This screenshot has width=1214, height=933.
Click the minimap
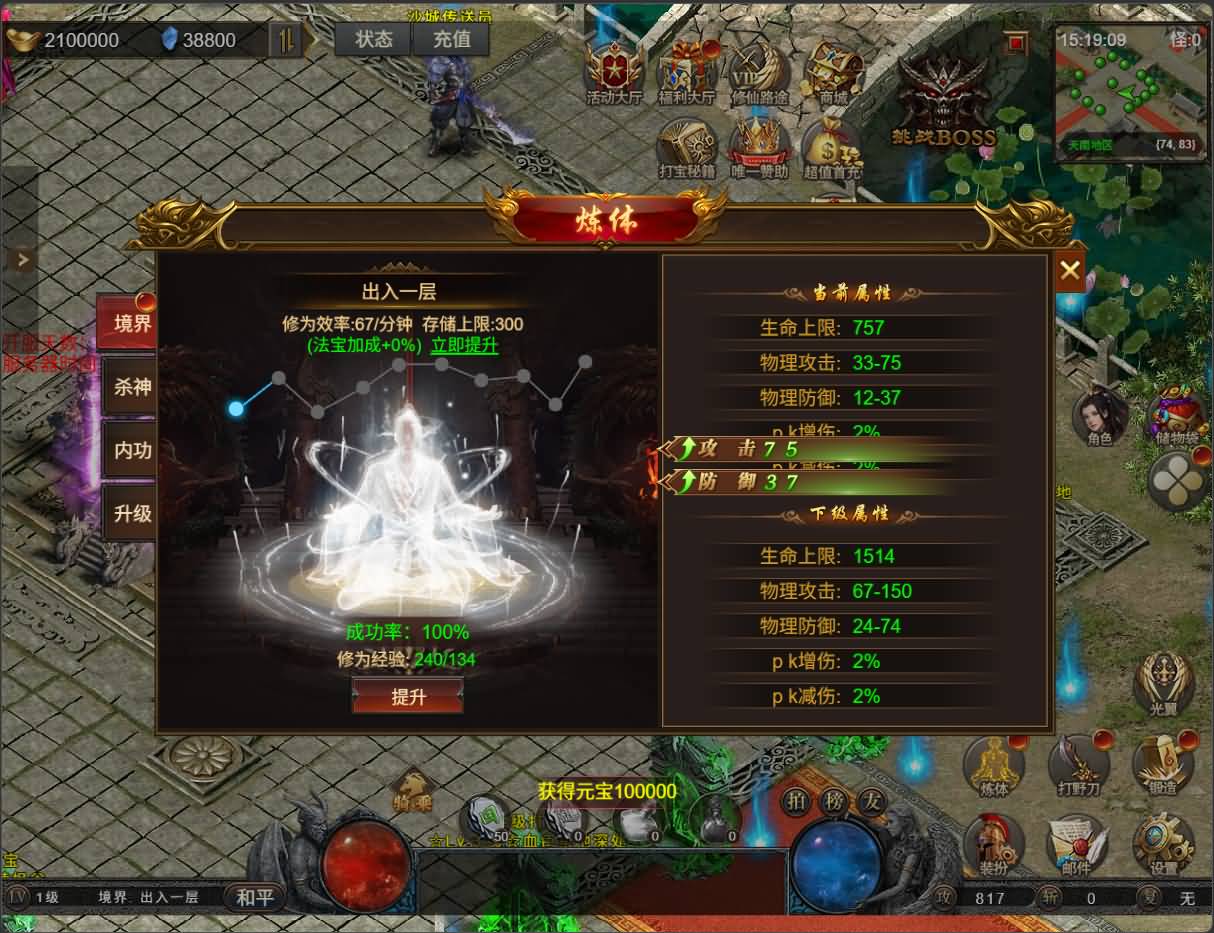tap(1130, 88)
